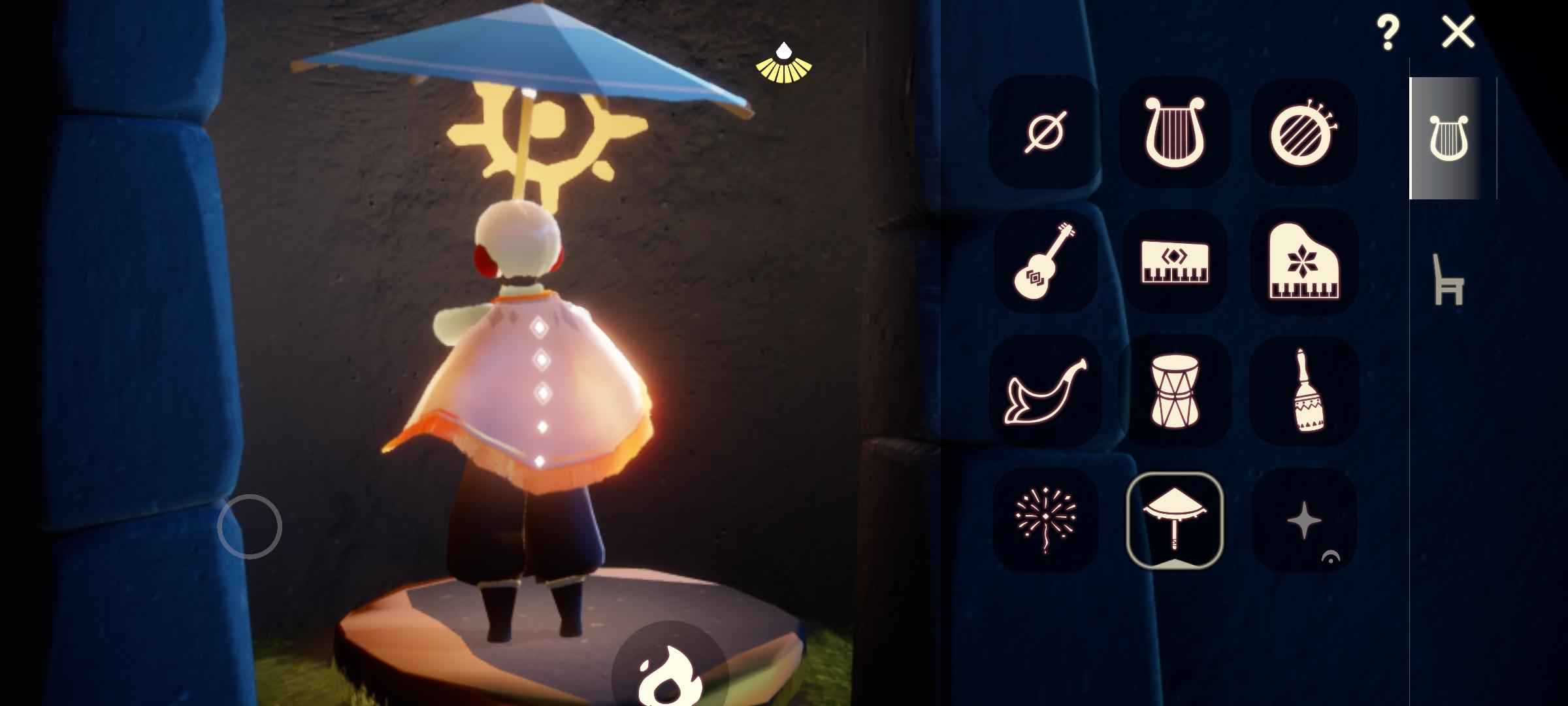
Task: Choose the patterned handbell prop
Action: (x=1303, y=390)
